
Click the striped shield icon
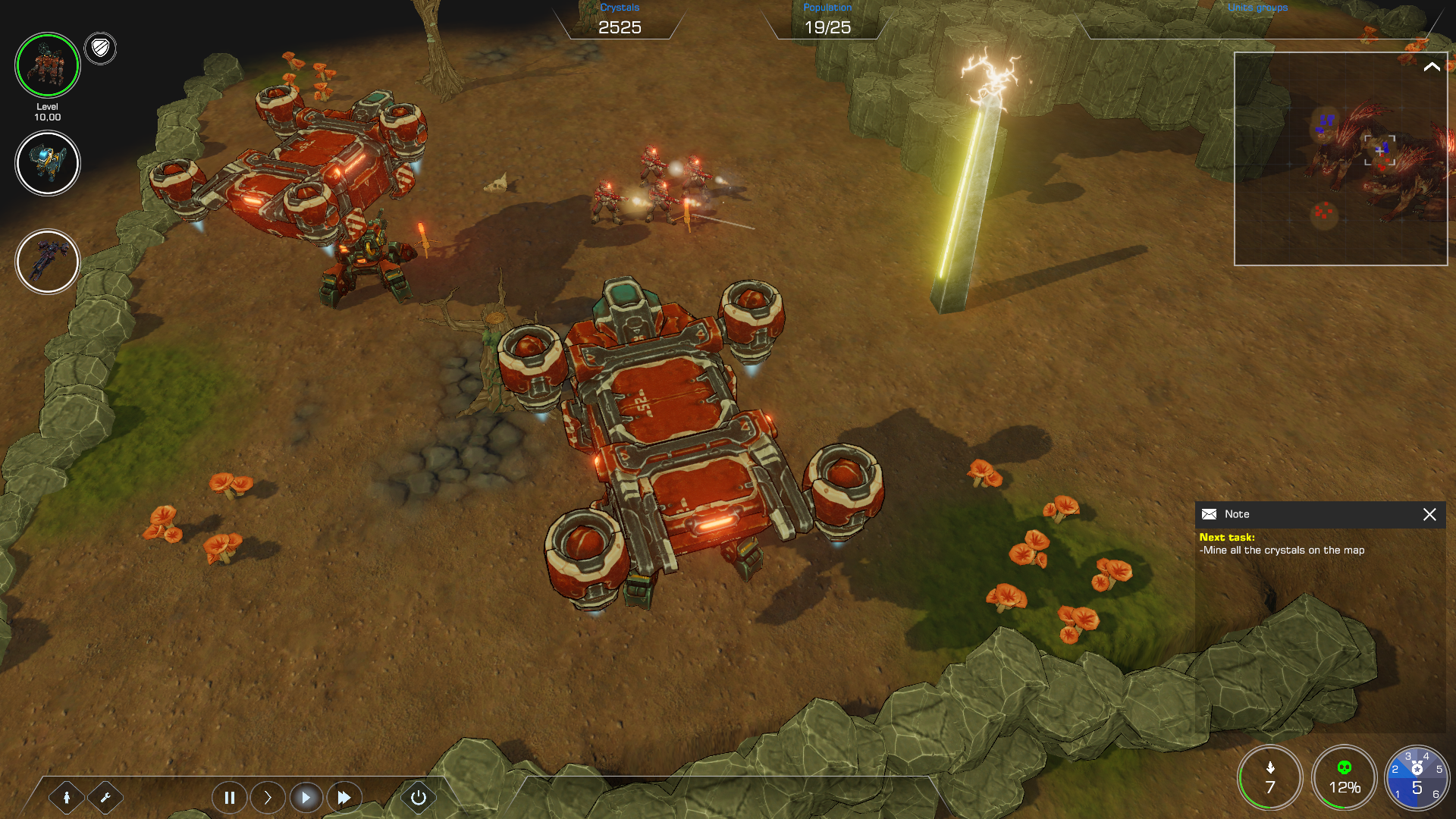coord(100,49)
